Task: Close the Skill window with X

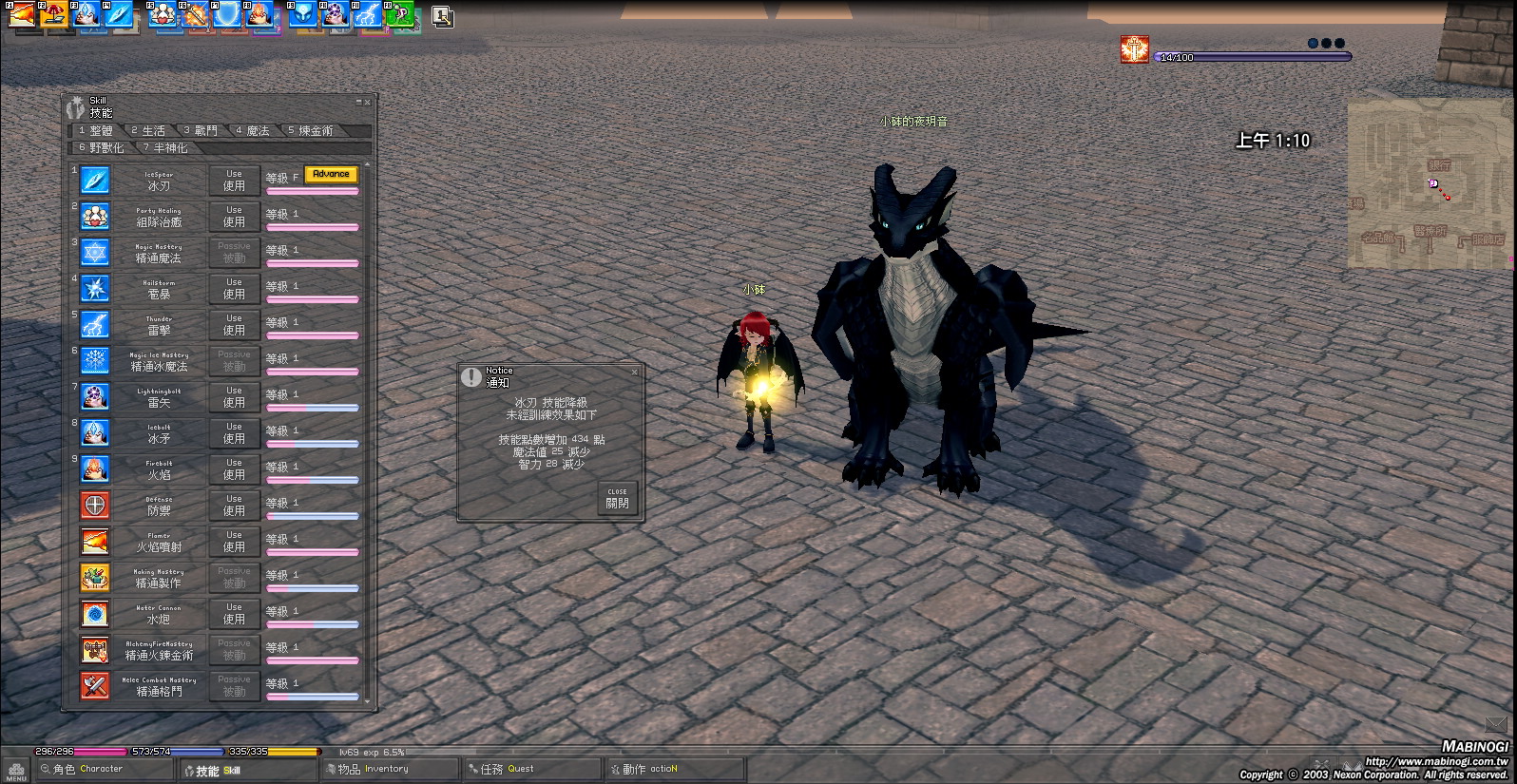Action: click(368, 102)
